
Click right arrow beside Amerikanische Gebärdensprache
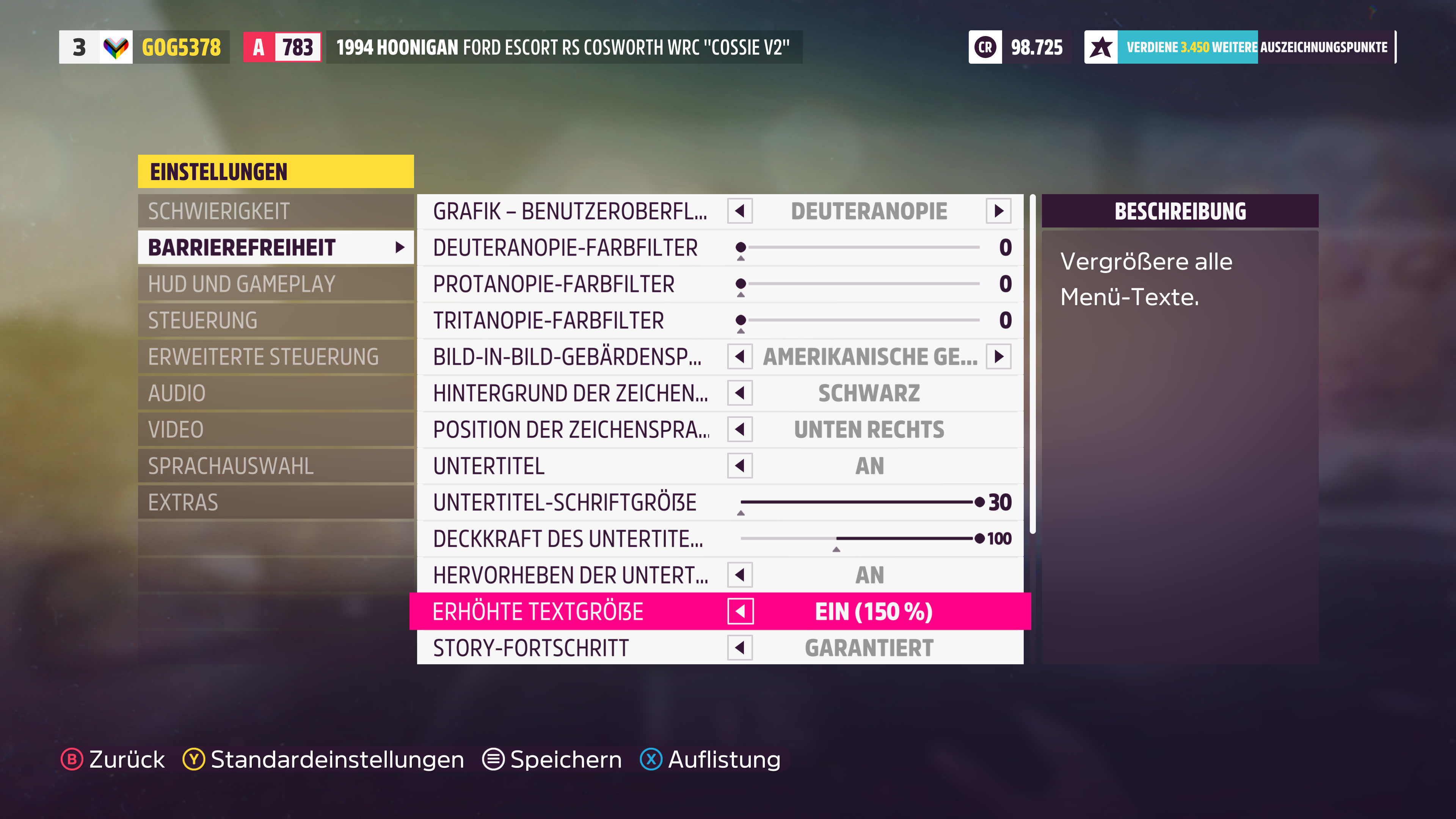[x=999, y=357]
